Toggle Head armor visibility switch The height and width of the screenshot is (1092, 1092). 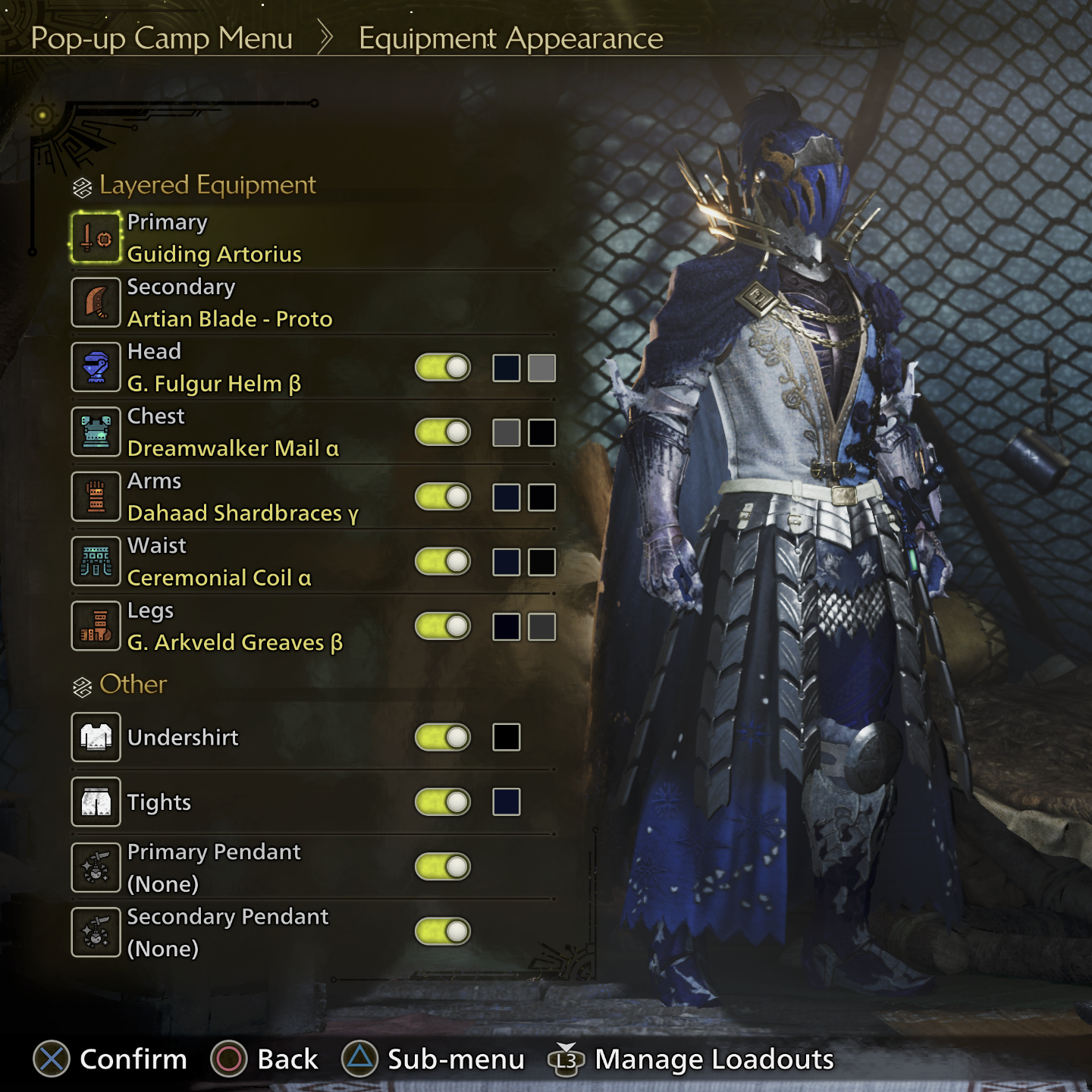(x=443, y=368)
